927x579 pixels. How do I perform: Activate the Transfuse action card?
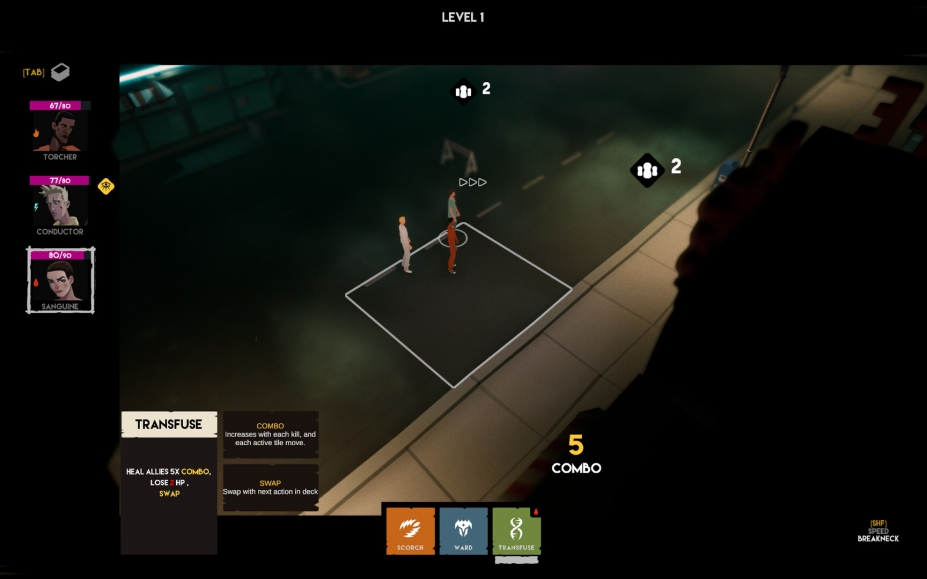[516, 531]
